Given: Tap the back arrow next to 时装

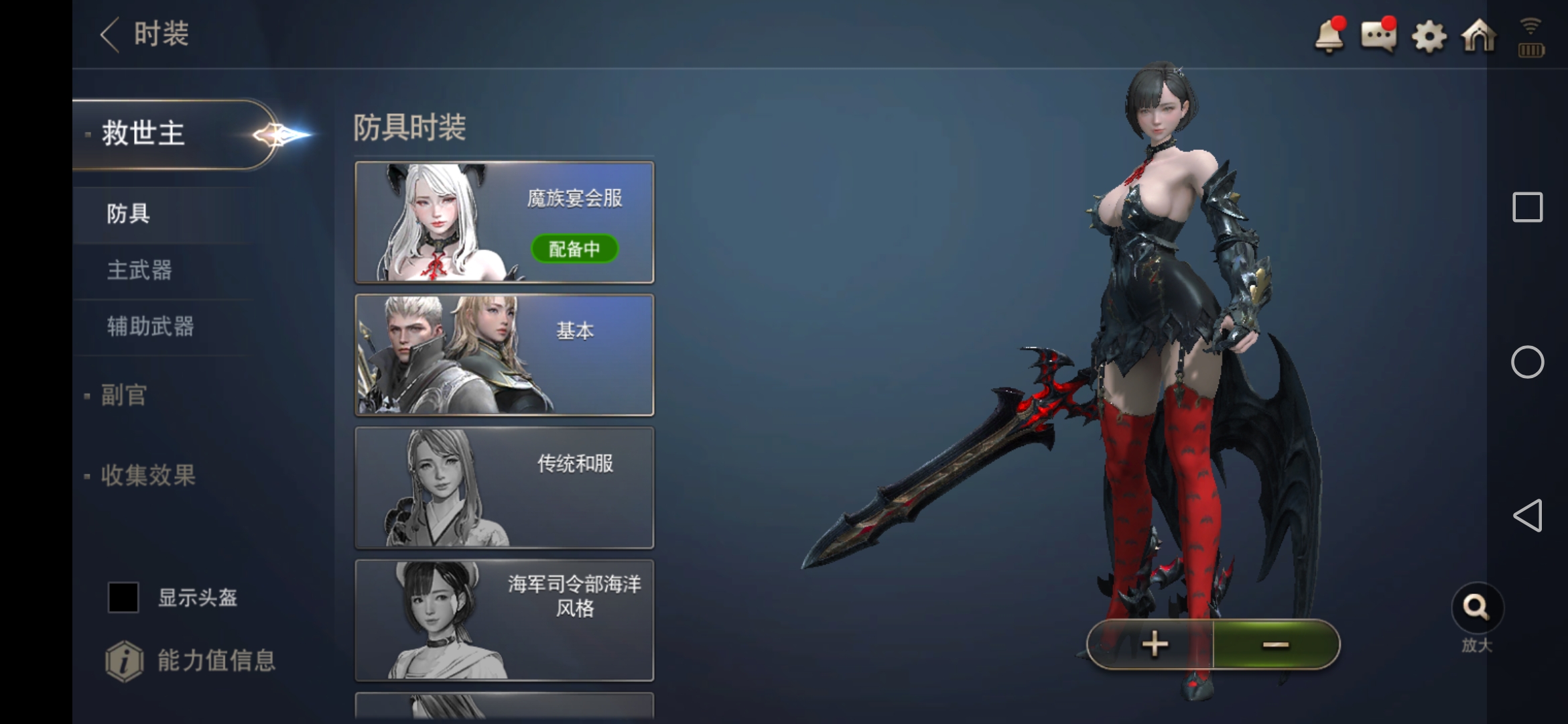Looking at the screenshot, I should pos(109,34).
